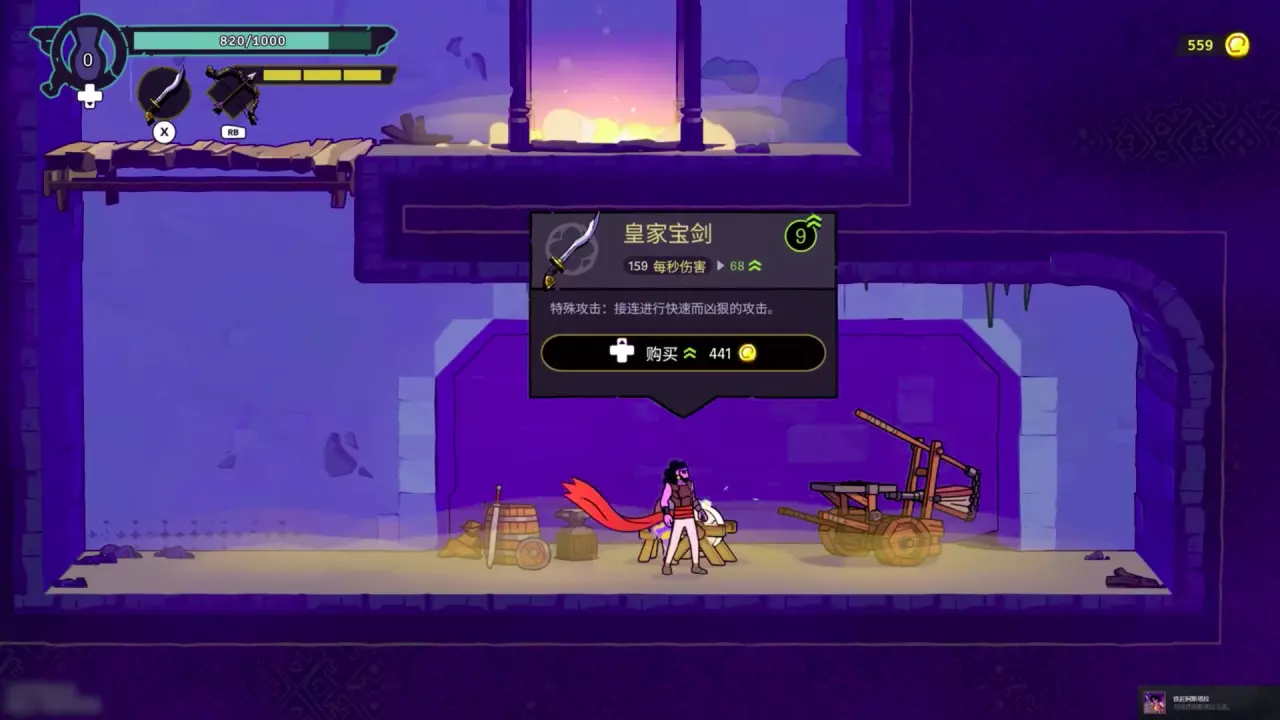
Task: Open the notification popup thumbnail
Action: pyautogui.click(x=1155, y=701)
